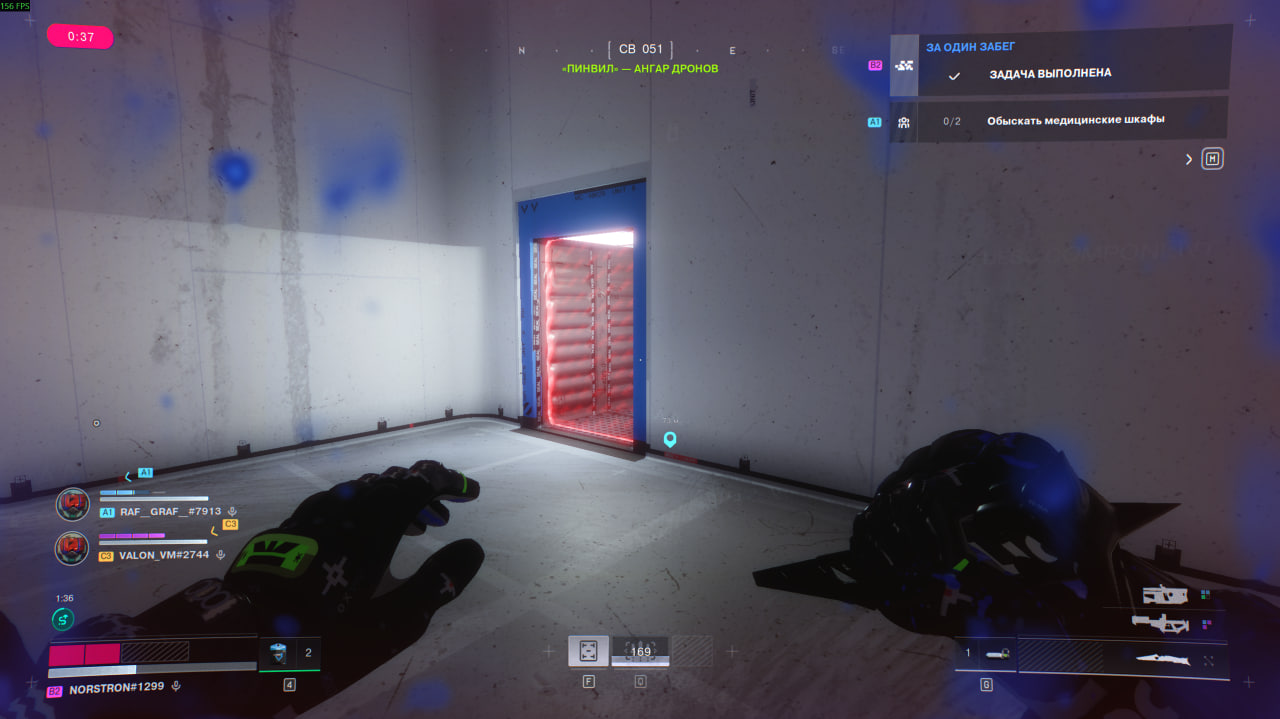Expand the objectives list arrow
1280x719 pixels.
tap(1189, 159)
